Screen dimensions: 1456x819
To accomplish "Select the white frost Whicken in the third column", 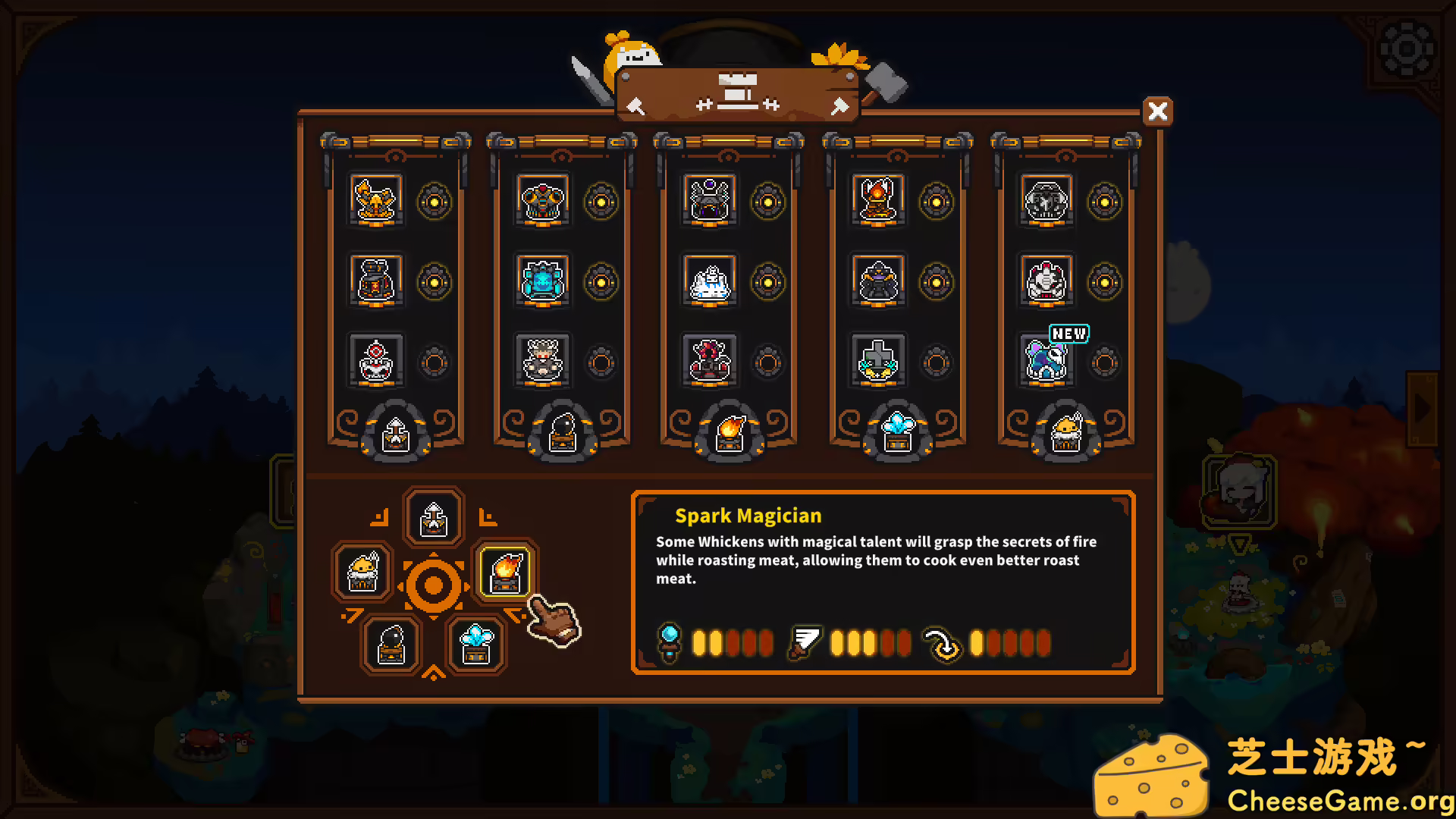I will coord(709,281).
